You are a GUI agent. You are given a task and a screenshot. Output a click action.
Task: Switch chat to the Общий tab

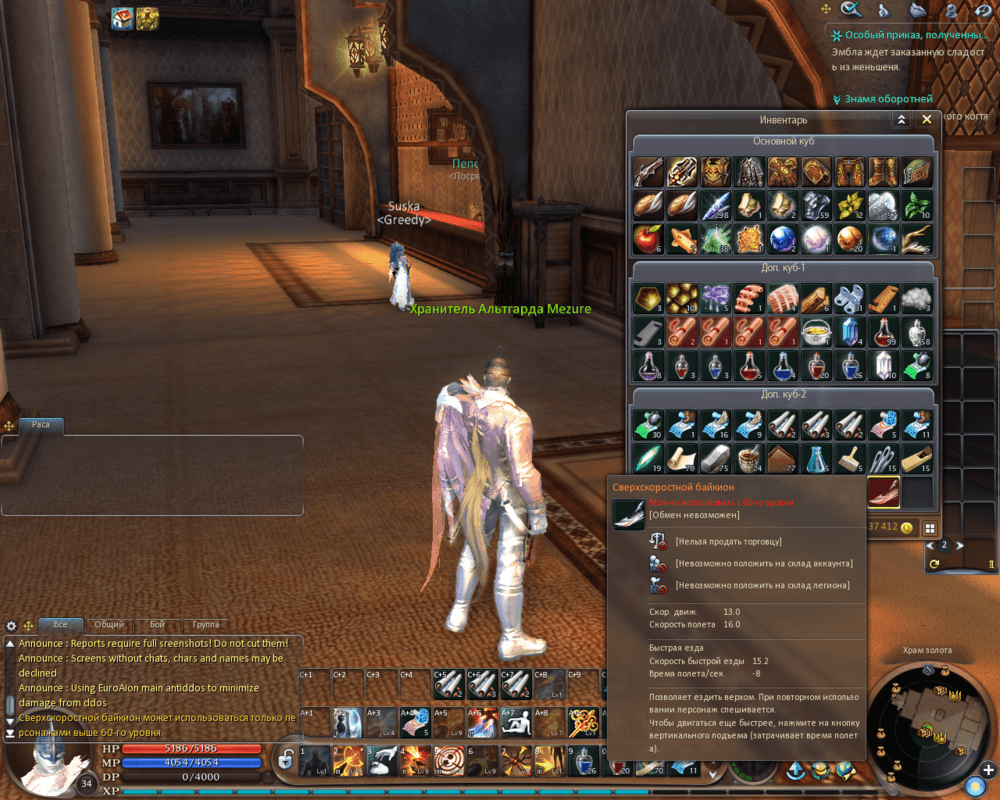[109, 624]
